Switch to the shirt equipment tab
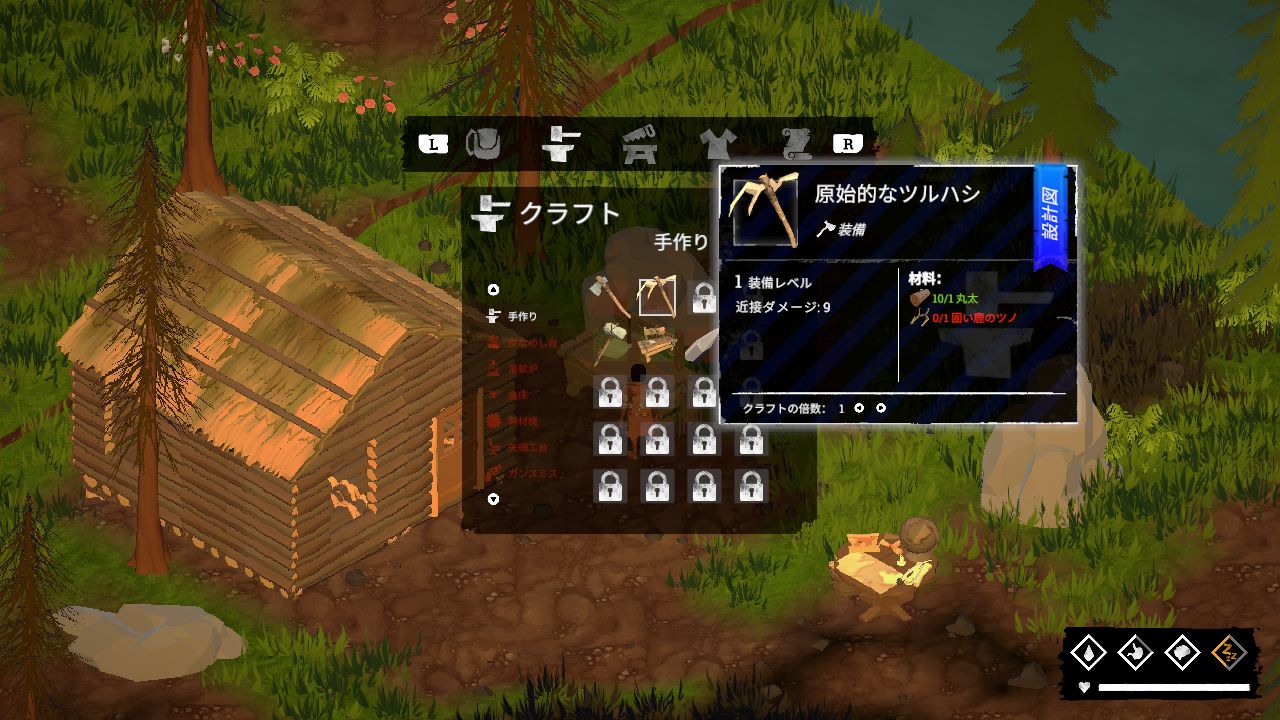The image size is (1280, 720). (x=717, y=144)
